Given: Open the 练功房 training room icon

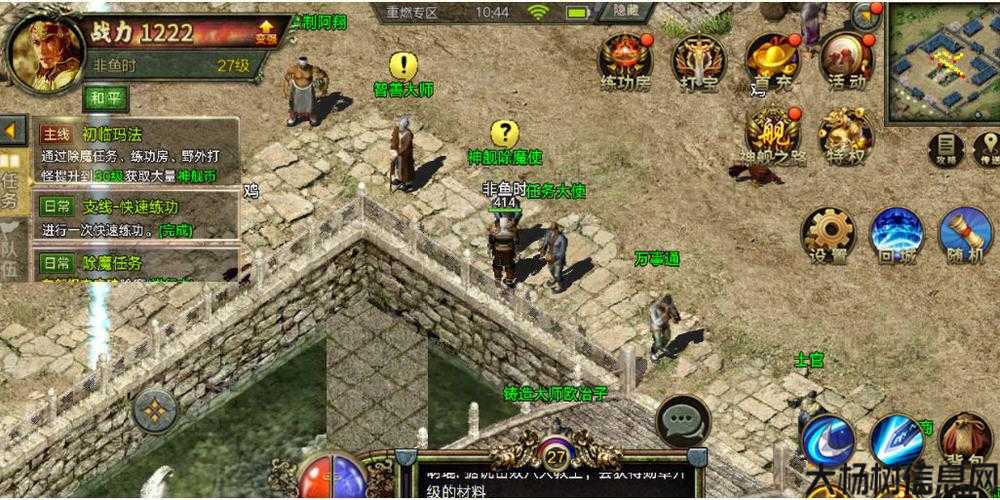Looking at the screenshot, I should (626, 60).
